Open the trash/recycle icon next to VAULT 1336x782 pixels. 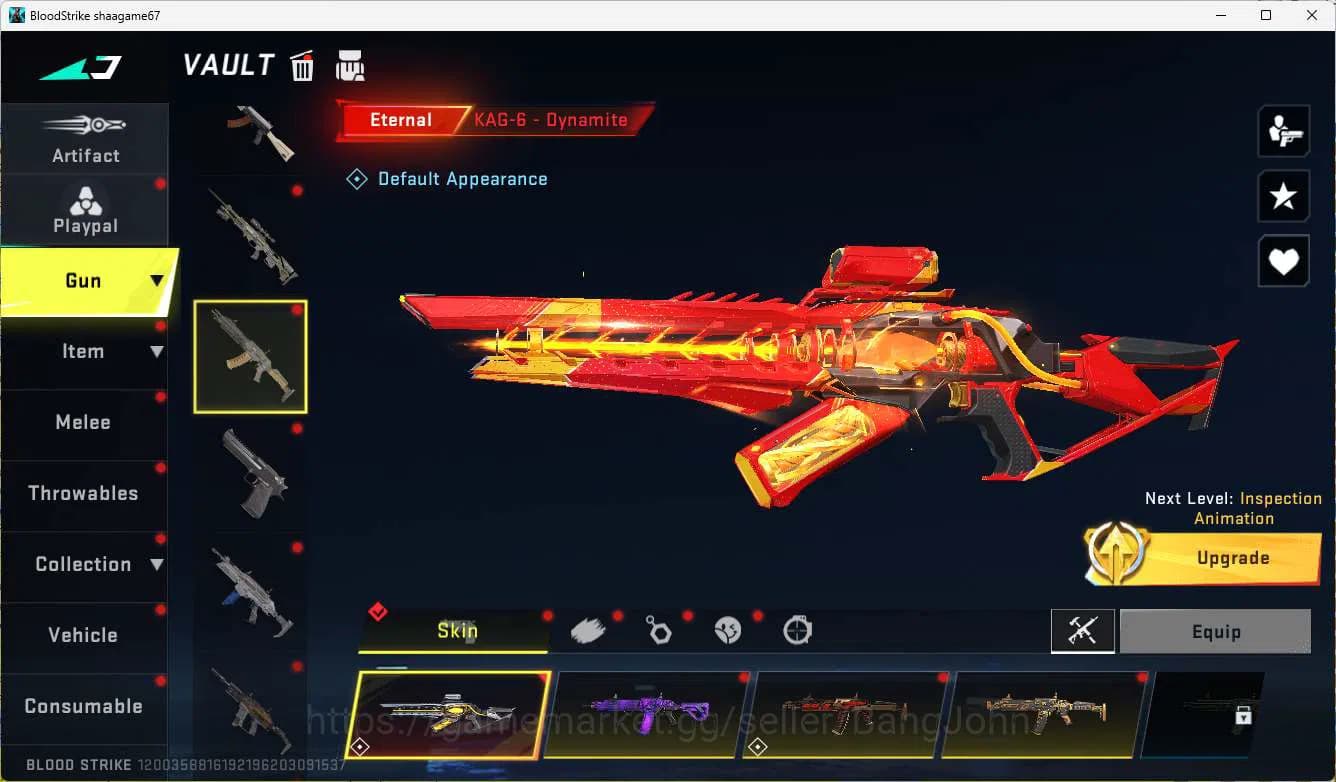point(301,65)
